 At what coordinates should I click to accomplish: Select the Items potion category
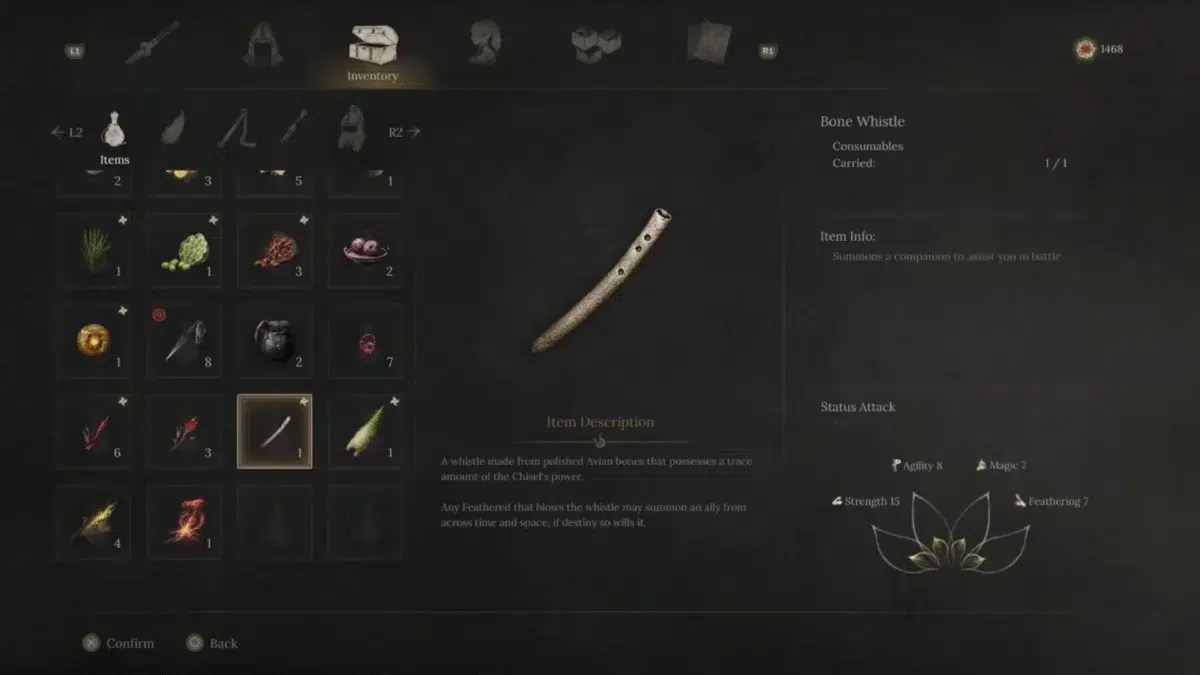pos(115,130)
